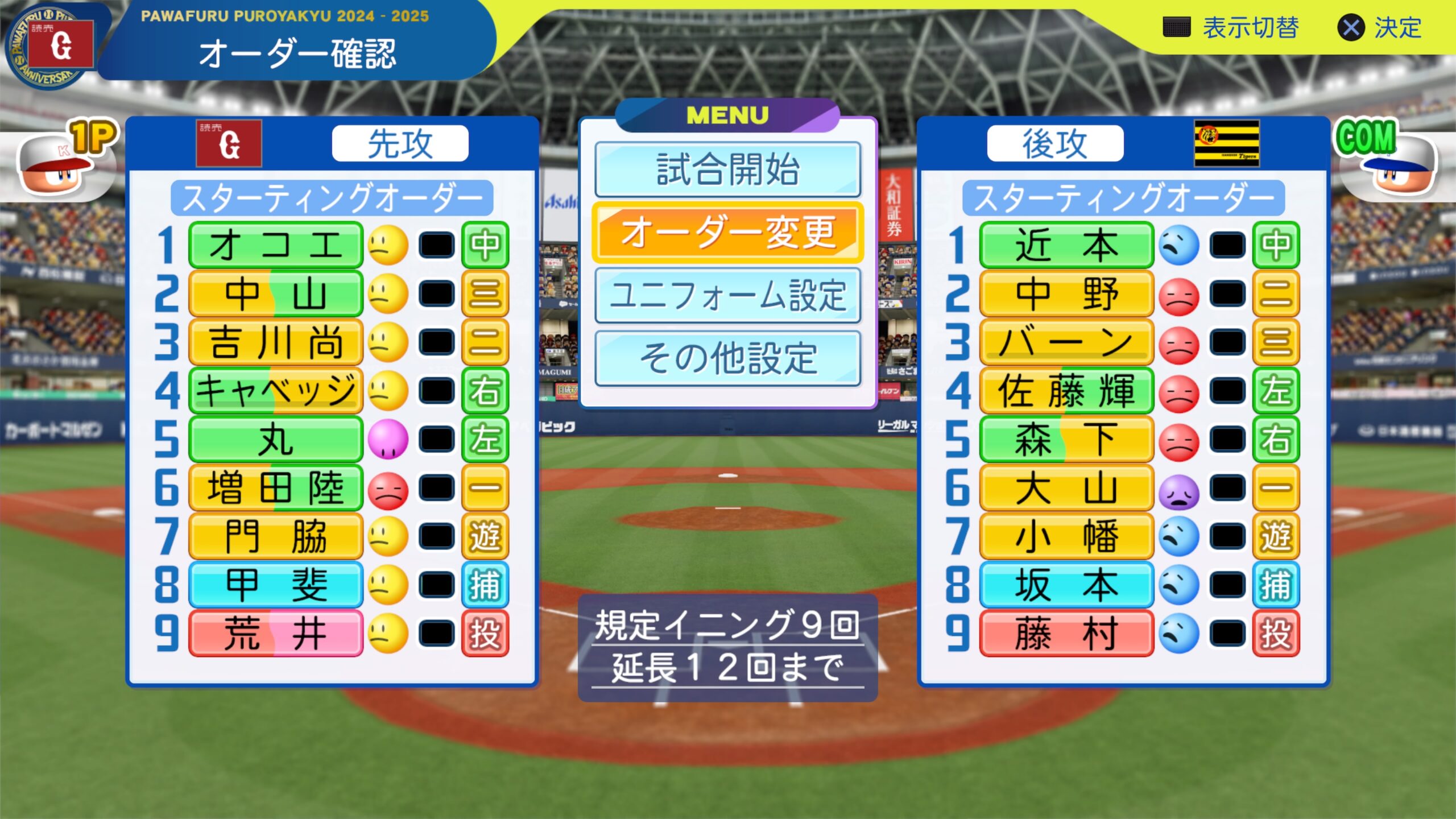Pick Tigers pitcher 藤村
This screenshot has width=1456, height=819.
1066,634
